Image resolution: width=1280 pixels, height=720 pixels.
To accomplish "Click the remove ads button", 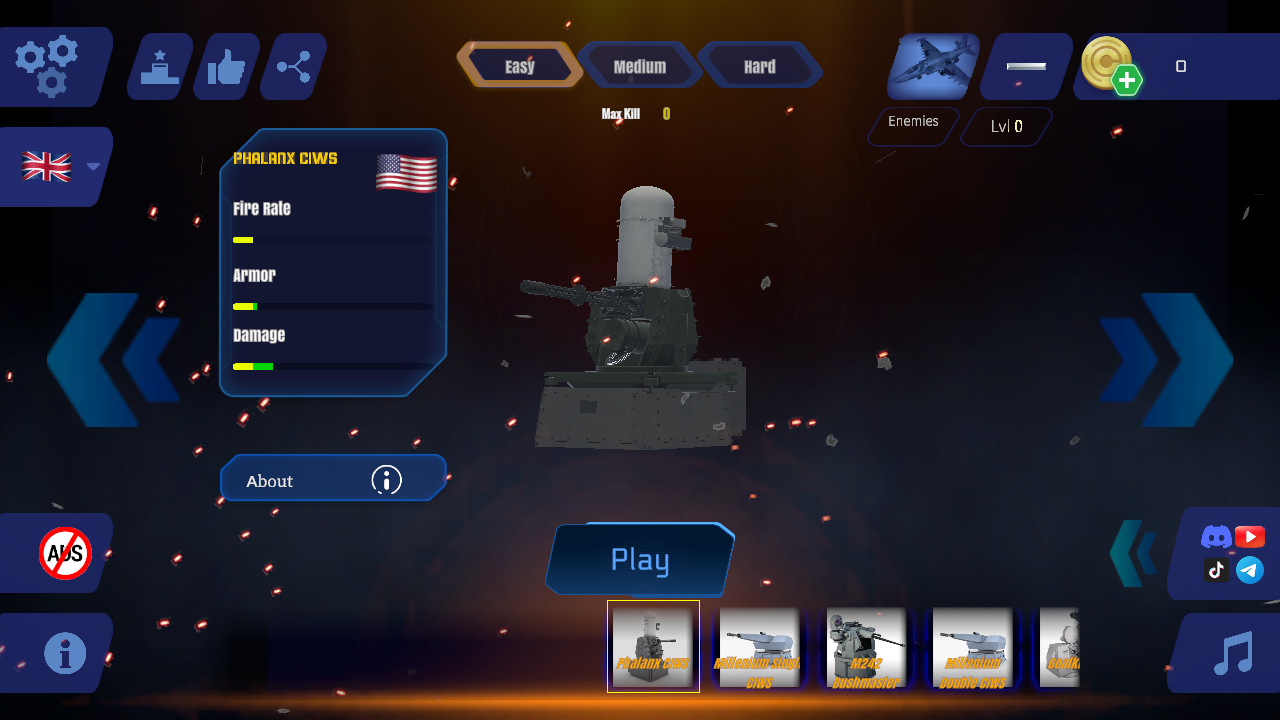I will tap(65, 553).
